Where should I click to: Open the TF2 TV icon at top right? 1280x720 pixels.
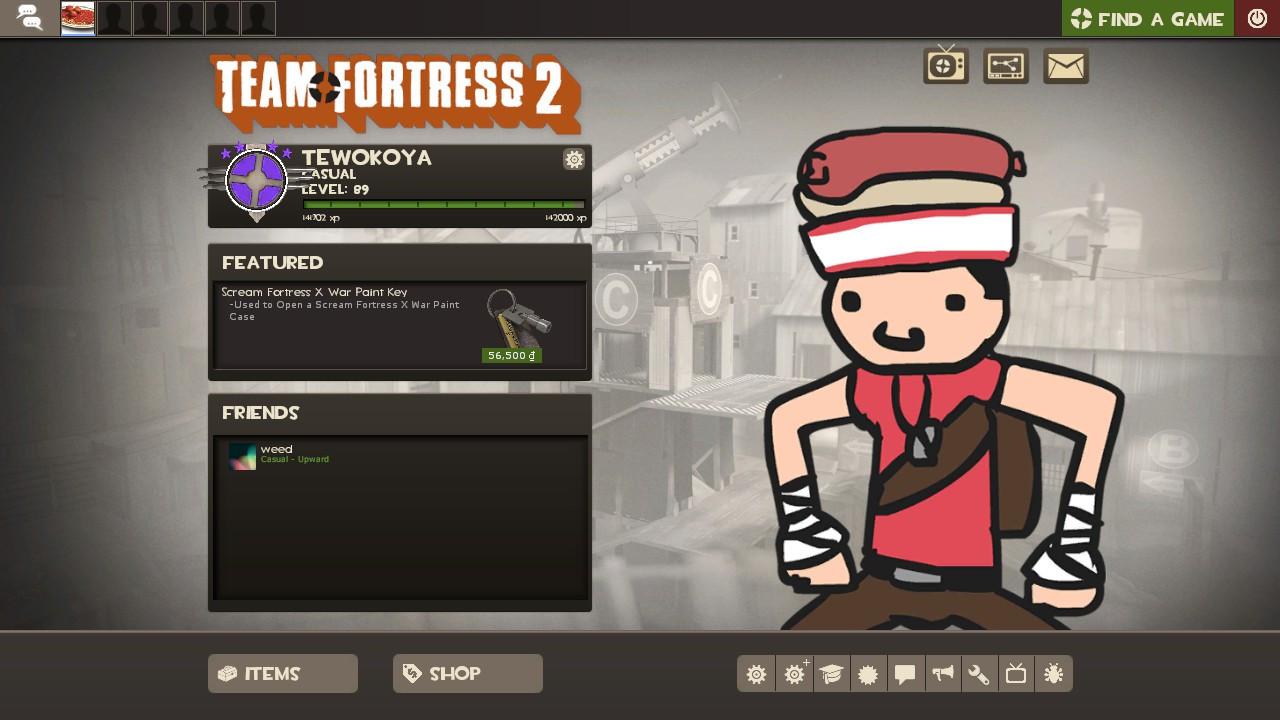click(x=945, y=64)
